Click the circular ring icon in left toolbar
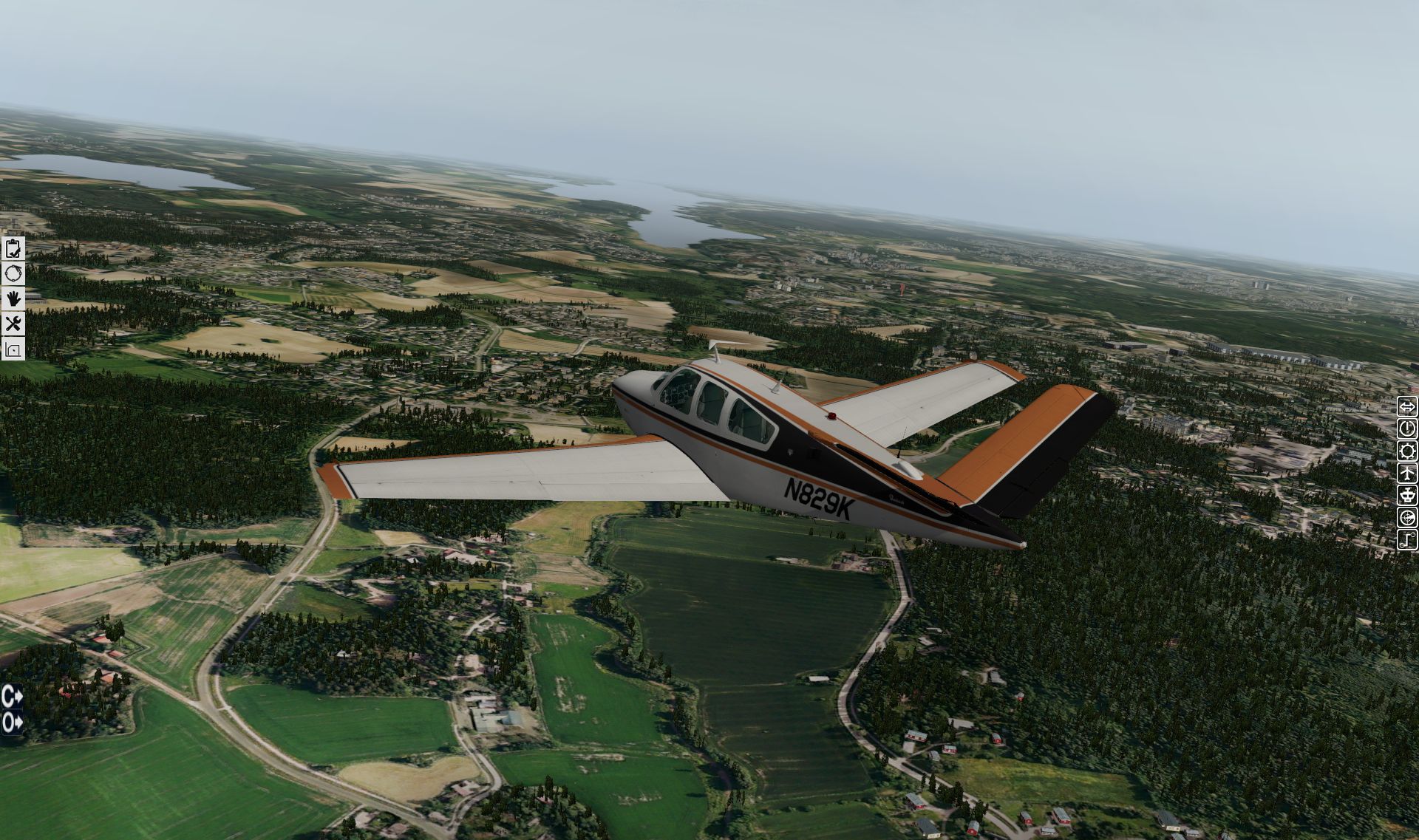Screen dimensions: 1419x840 (x=13, y=274)
